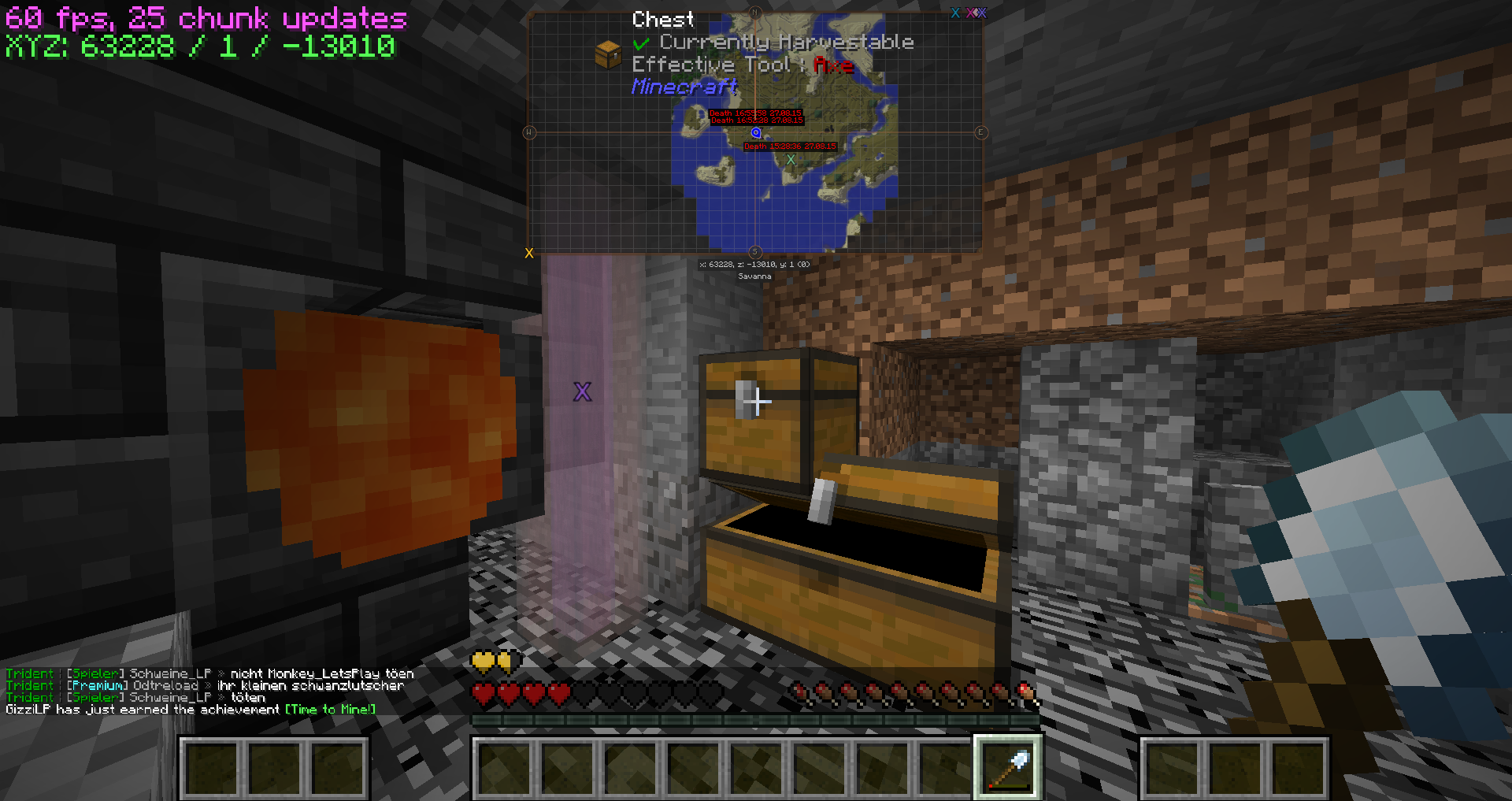Click the blue player position marker on minimap

point(756,133)
